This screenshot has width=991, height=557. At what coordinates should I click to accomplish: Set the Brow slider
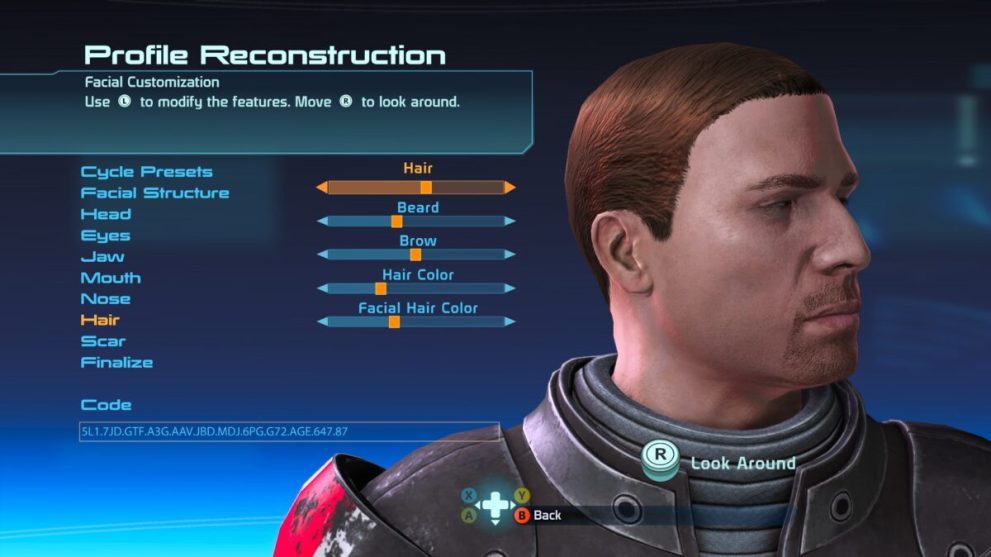tap(416, 255)
